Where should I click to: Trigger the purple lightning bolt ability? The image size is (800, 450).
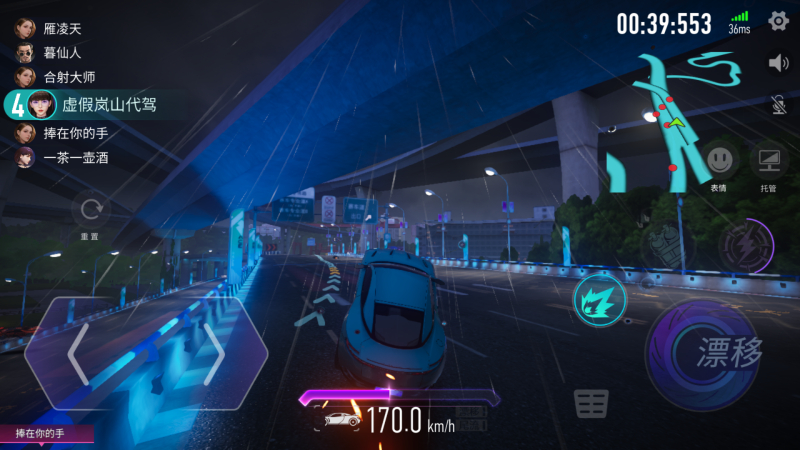[x=745, y=243]
